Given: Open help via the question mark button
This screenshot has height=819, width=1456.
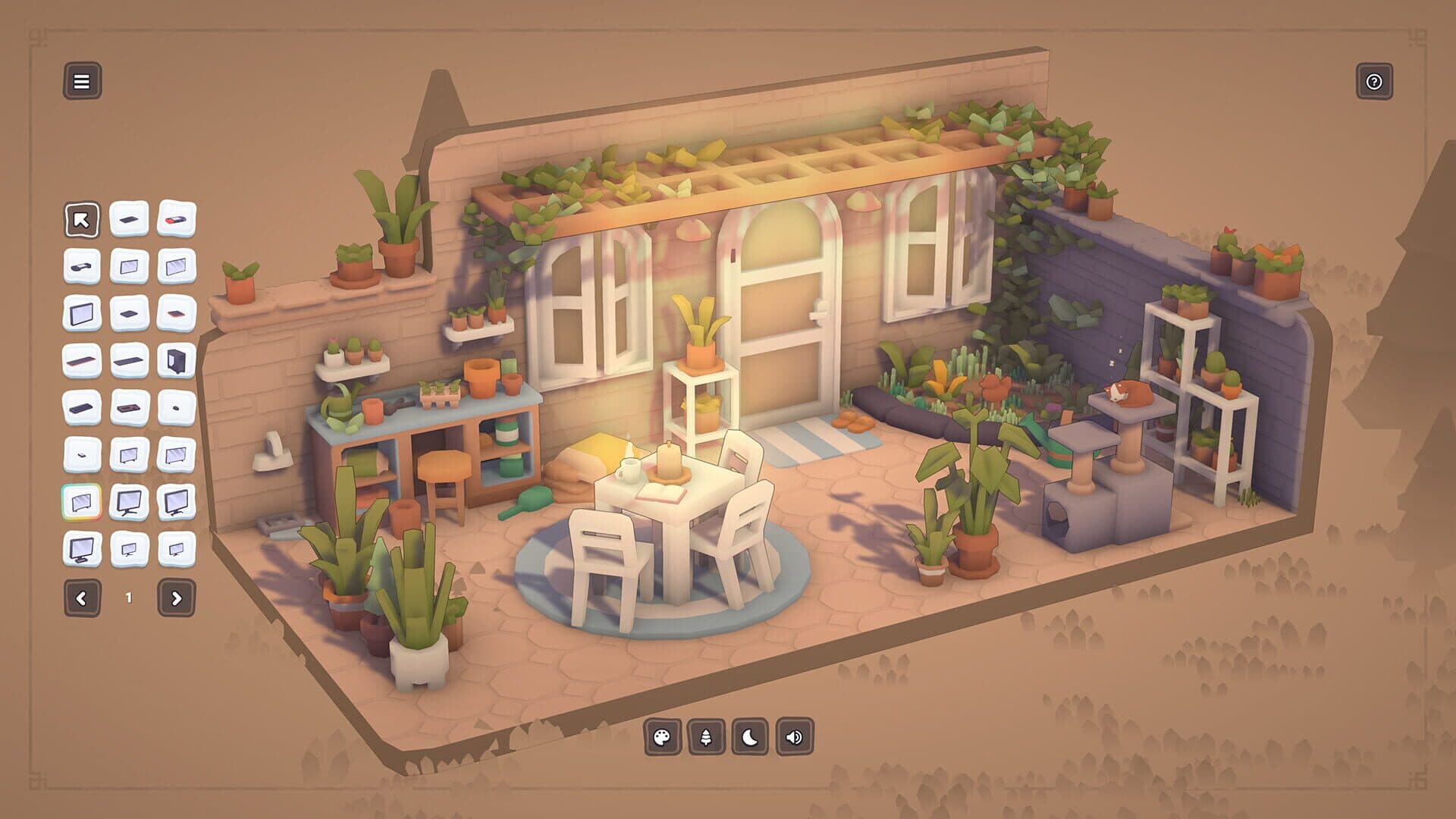Looking at the screenshot, I should click(1373, 82).
